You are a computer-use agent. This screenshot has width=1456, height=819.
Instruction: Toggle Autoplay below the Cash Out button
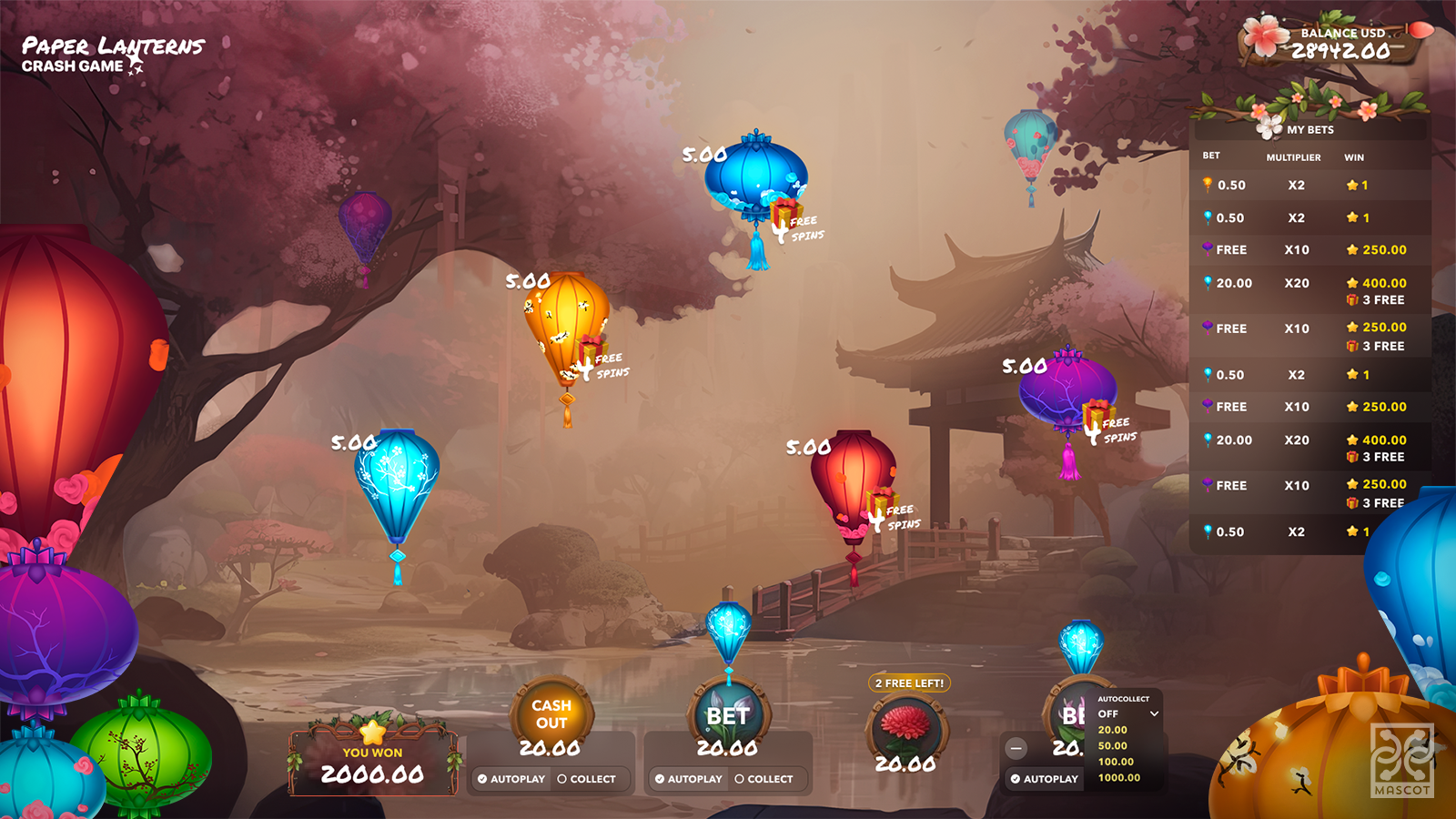pos(511,779)
